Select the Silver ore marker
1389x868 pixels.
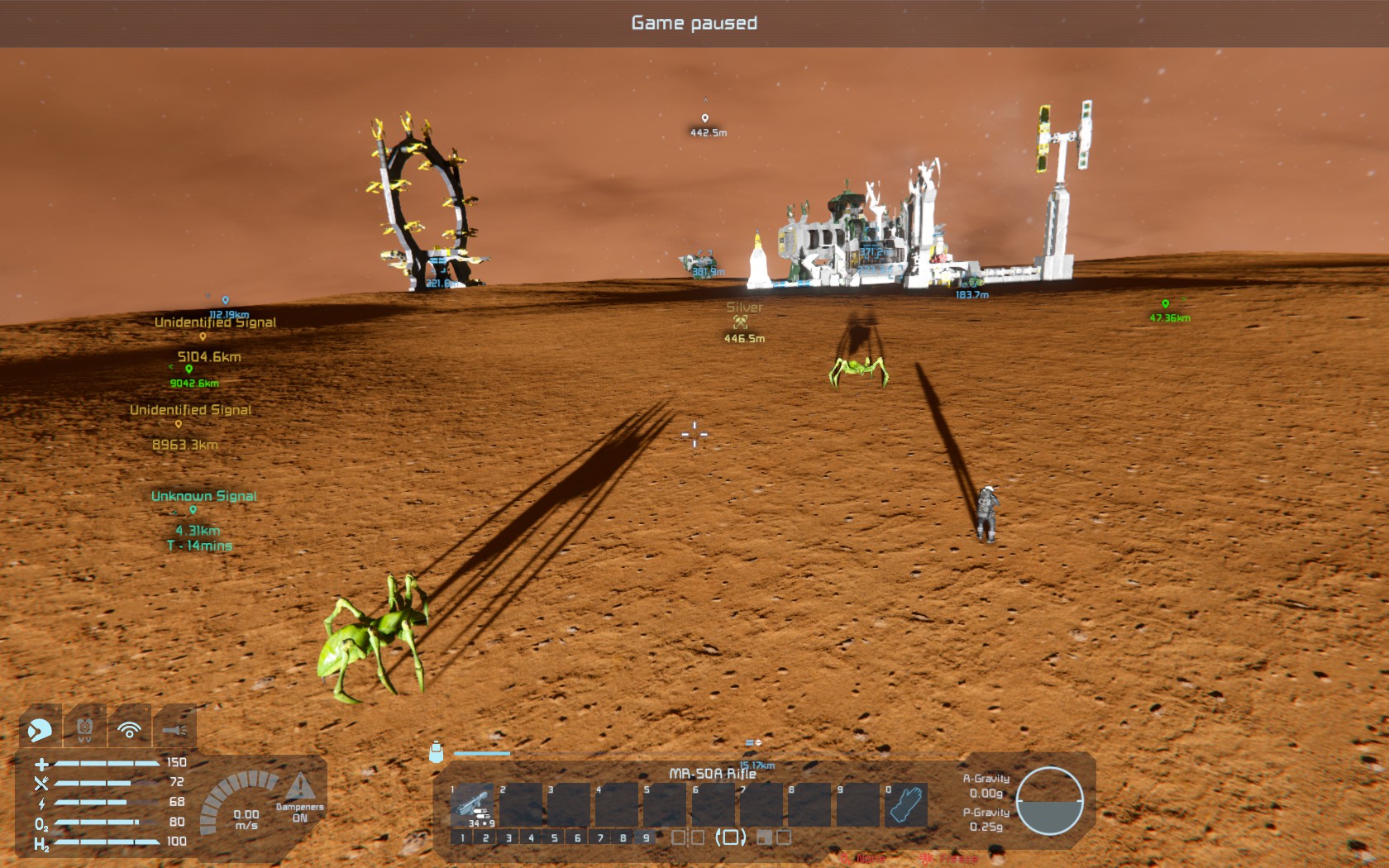point(741,322)
